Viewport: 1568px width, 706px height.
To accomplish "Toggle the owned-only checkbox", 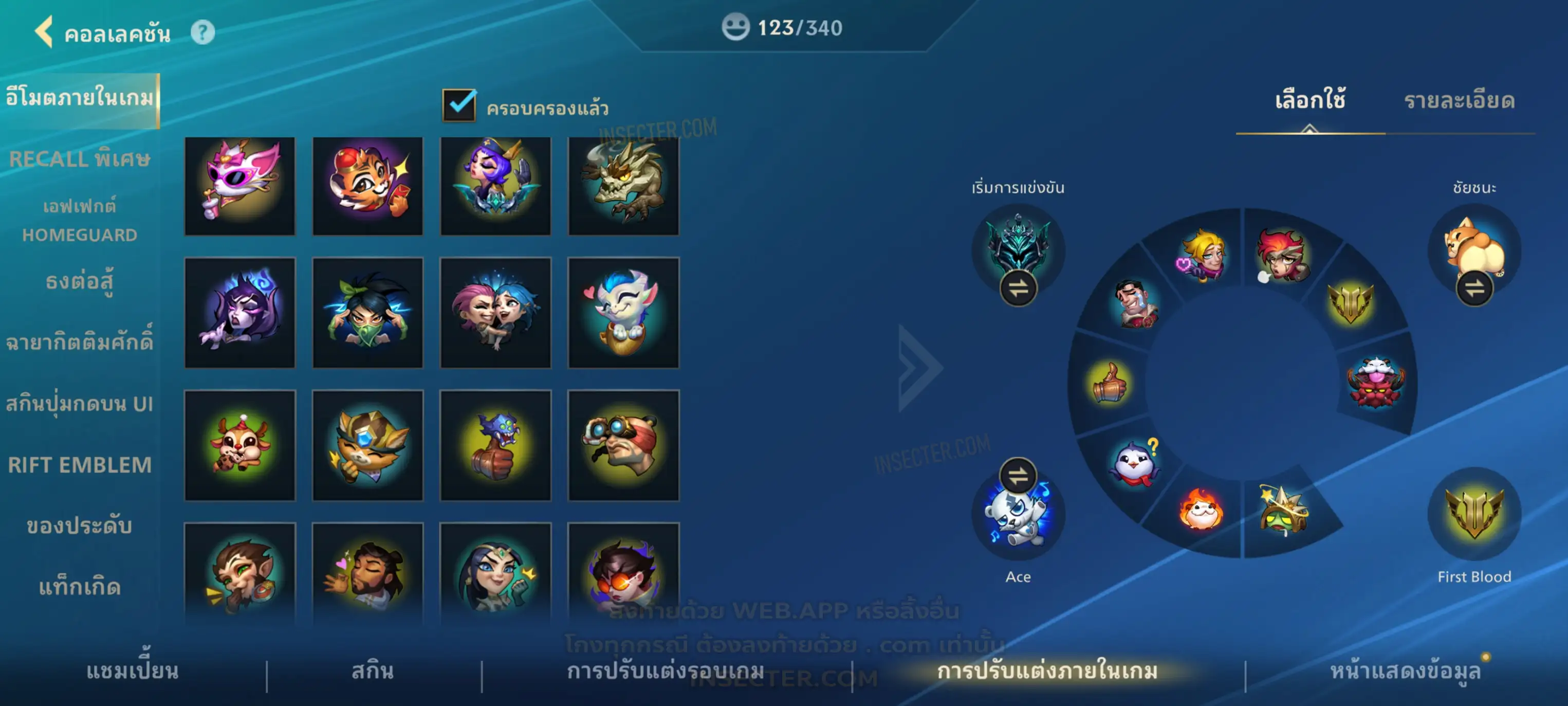I will coord(459,105).
